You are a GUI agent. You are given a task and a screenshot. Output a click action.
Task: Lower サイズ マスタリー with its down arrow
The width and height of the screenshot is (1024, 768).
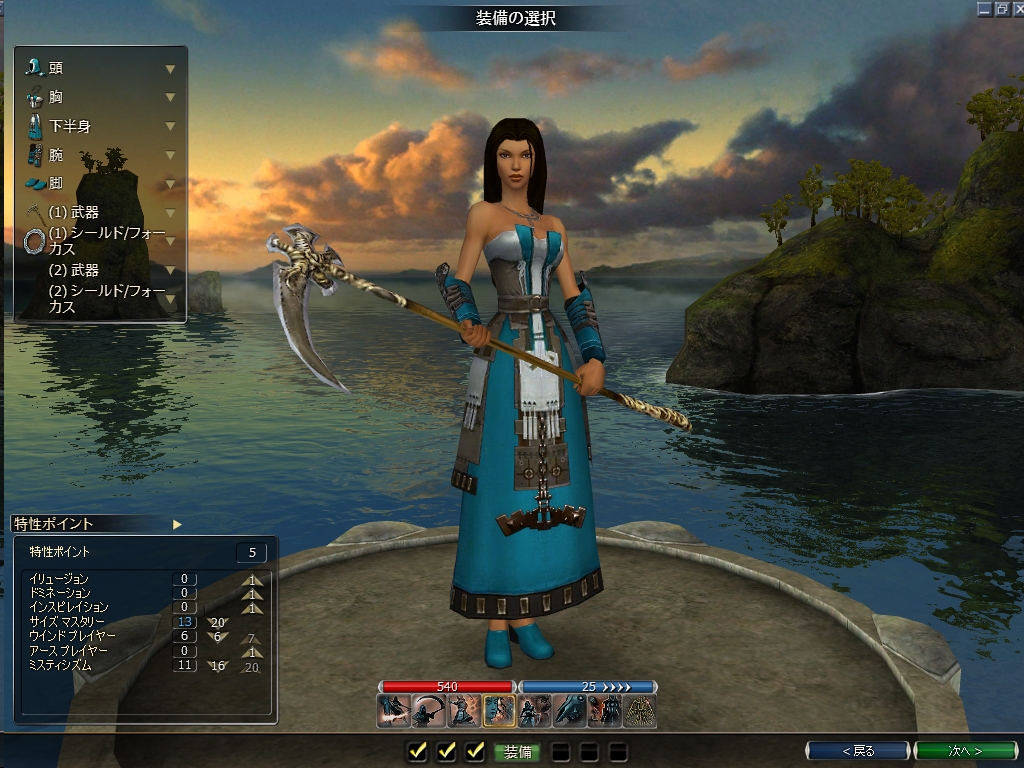point(218,622)
